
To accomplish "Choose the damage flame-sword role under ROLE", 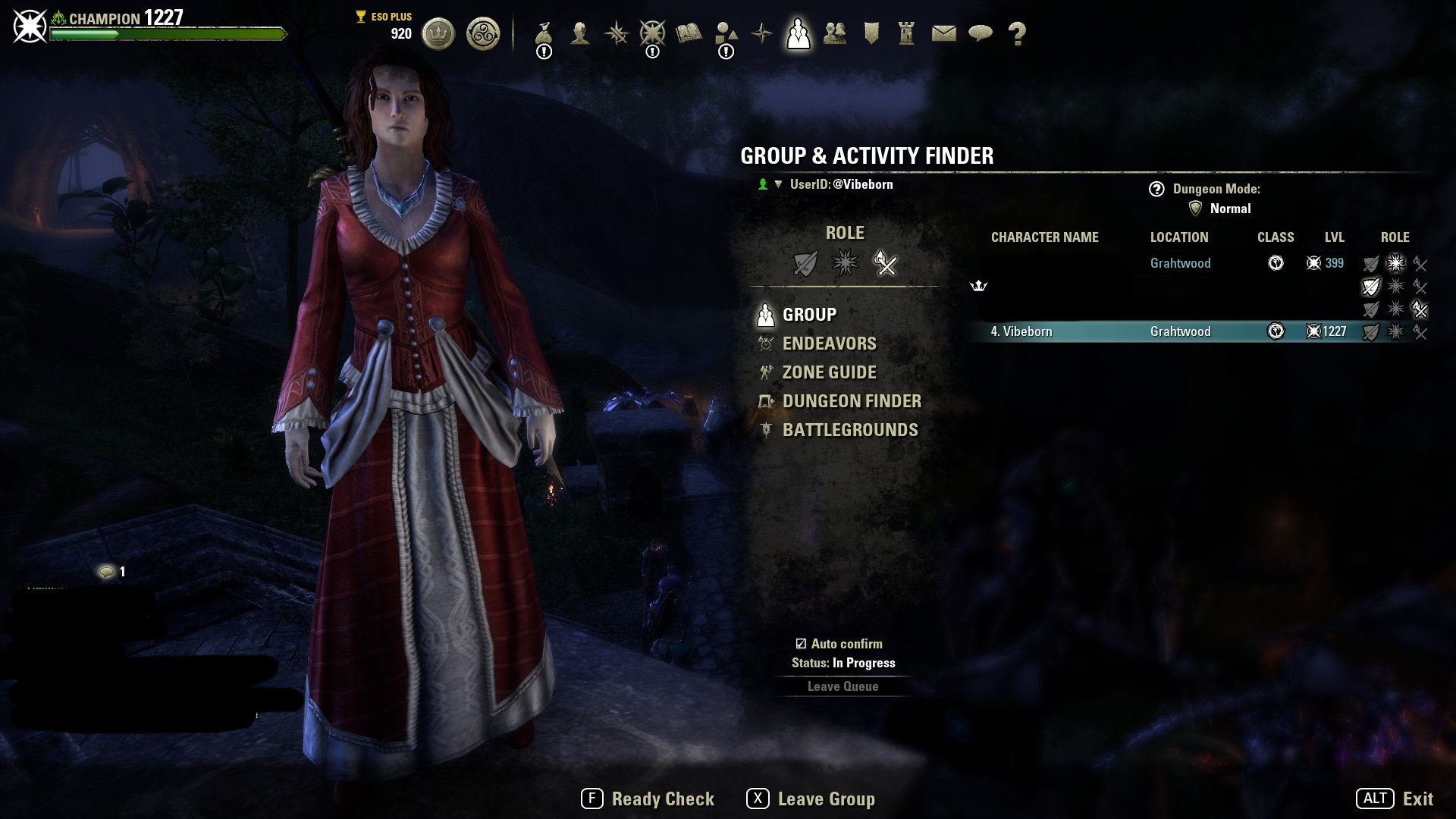I will [885, 263].
